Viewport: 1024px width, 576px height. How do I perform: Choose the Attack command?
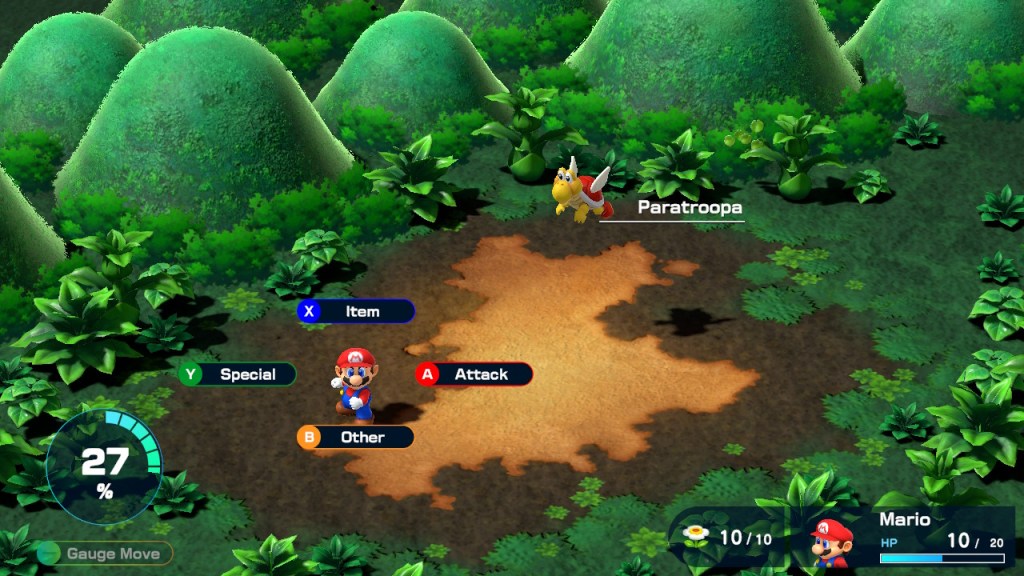click(474, 374)
